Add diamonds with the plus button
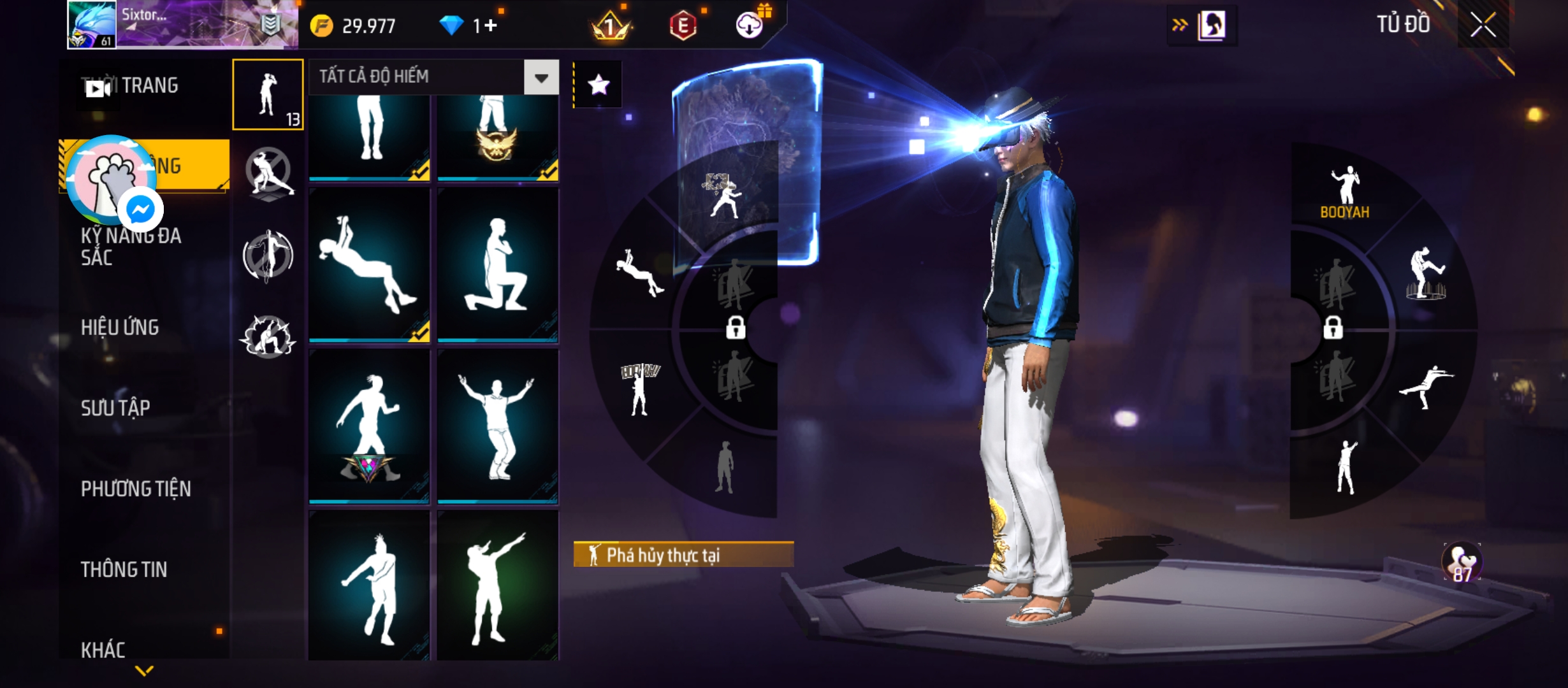Image resolution: width=1568 pixels, height=688 pixels. 491,25
